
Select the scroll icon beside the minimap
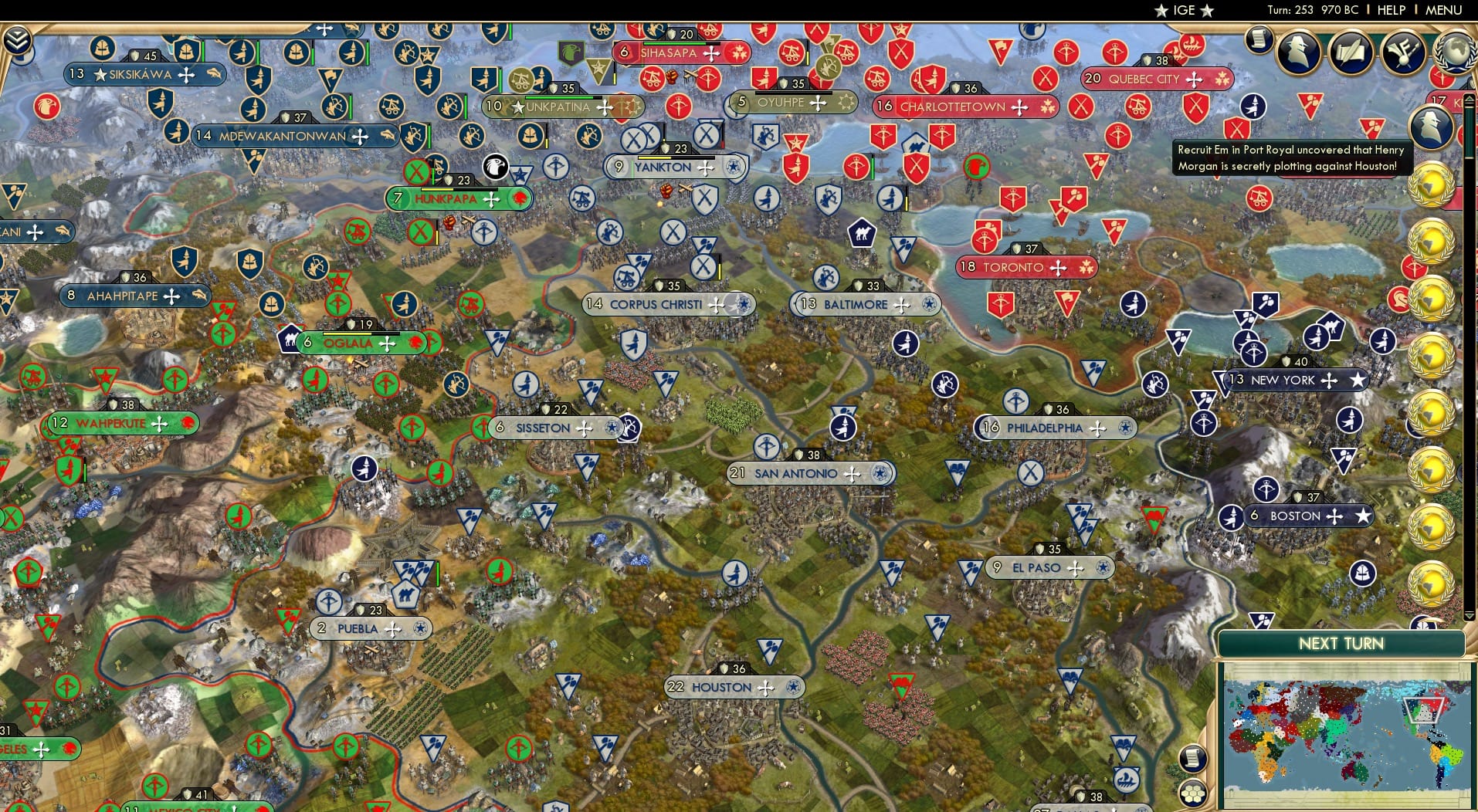point(1193,757)
